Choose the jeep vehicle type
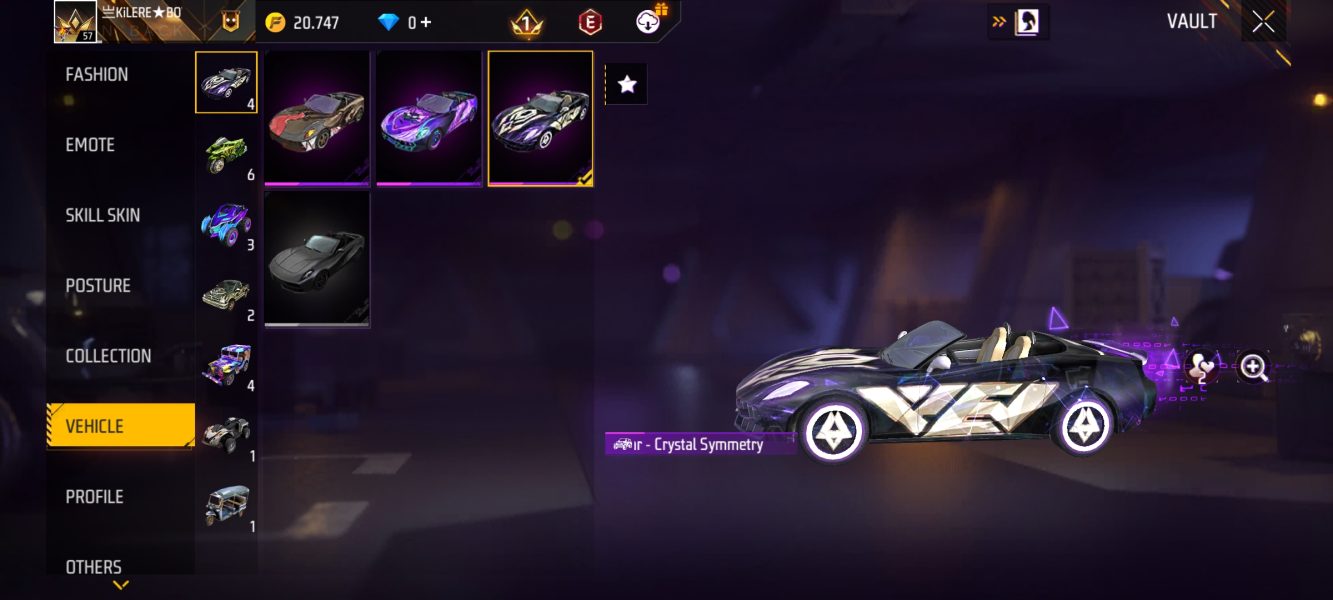Viewport: 1333px width, 600px height. click(226, 364)
